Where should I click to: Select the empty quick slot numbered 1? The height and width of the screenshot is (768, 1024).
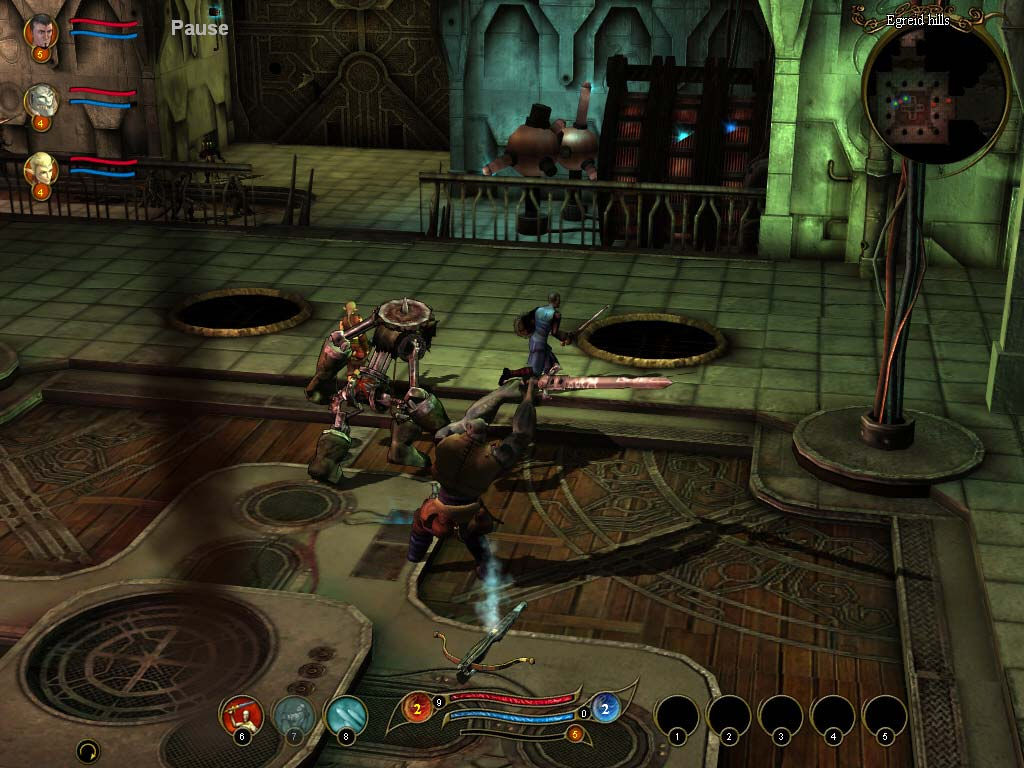coord(676,716)
